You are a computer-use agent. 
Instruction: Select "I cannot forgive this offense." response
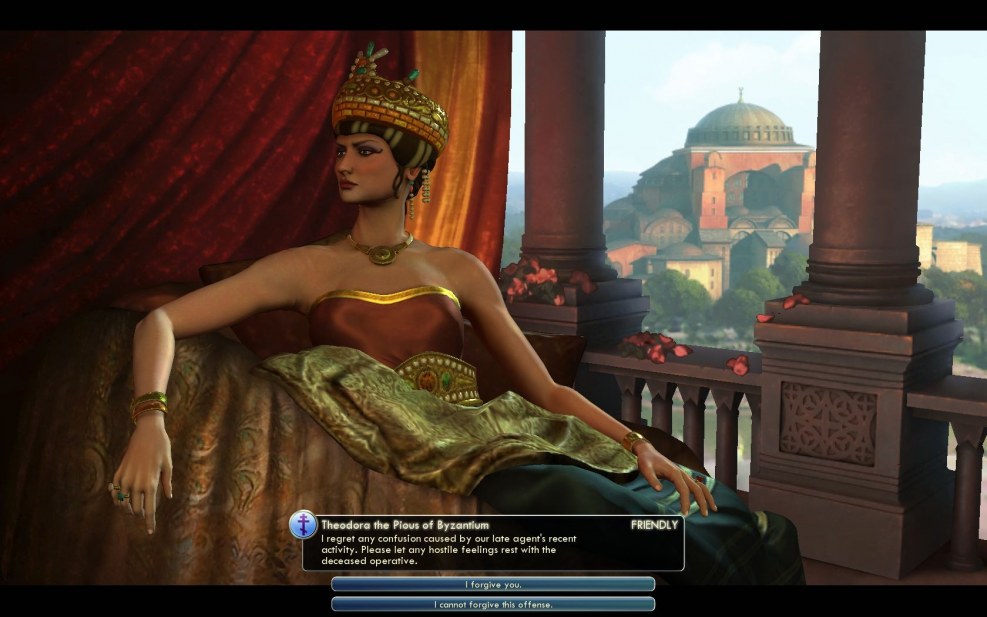tap(493, 604)
